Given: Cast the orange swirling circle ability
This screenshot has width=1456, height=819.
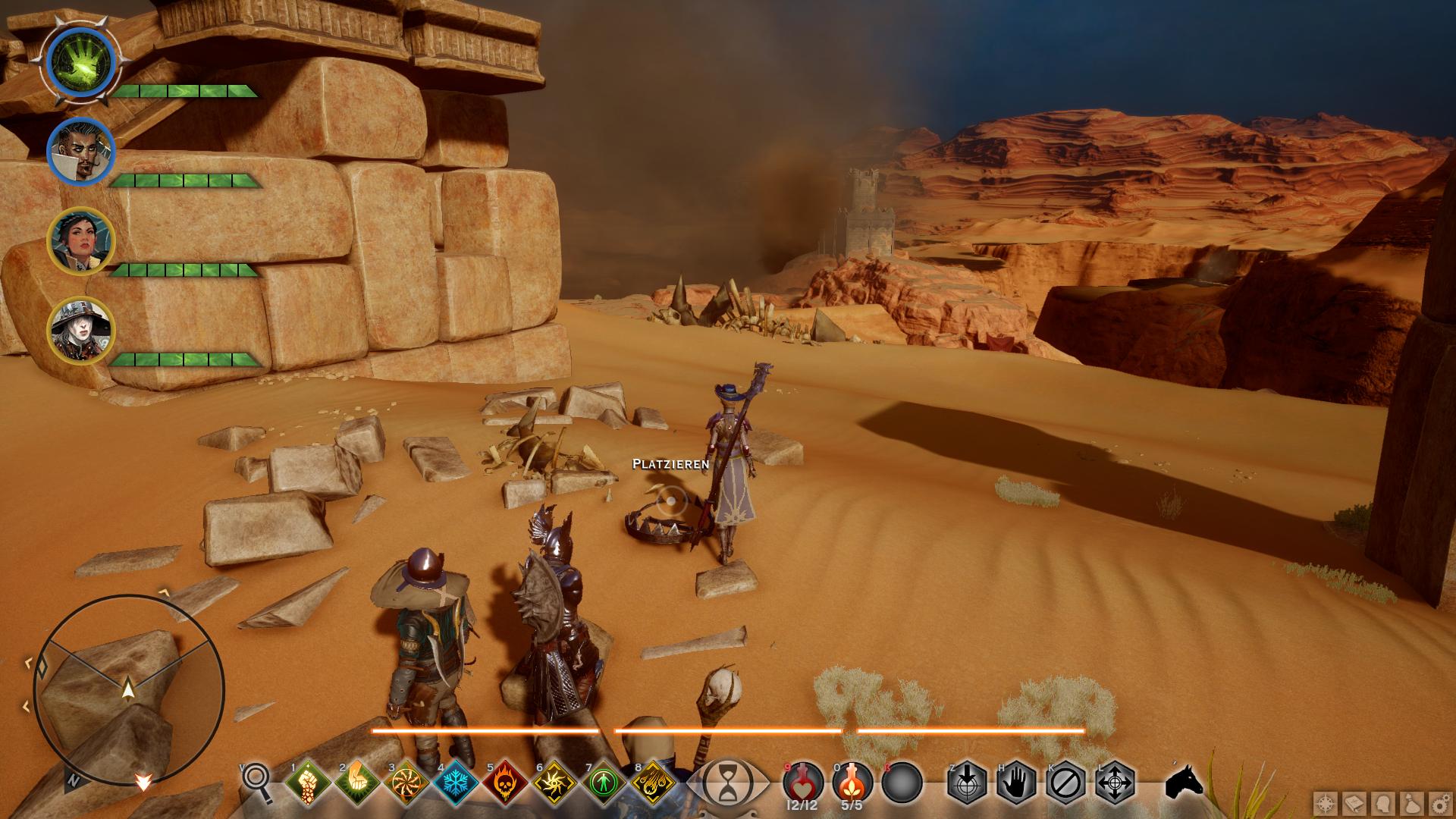Looking at the screenshot, I should tap(406, 783).
